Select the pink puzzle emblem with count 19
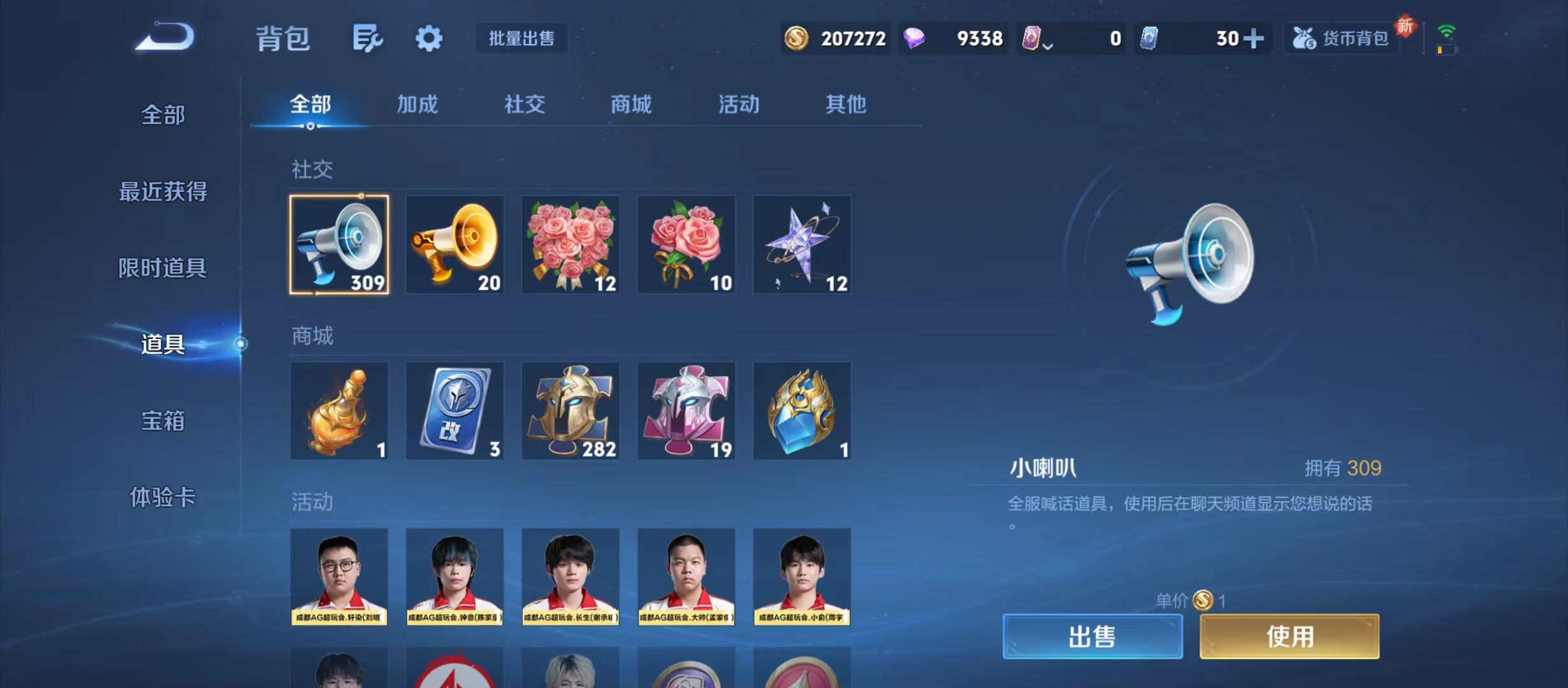The height and width of the screenshot is (688, 1568). tap(686, 411)
